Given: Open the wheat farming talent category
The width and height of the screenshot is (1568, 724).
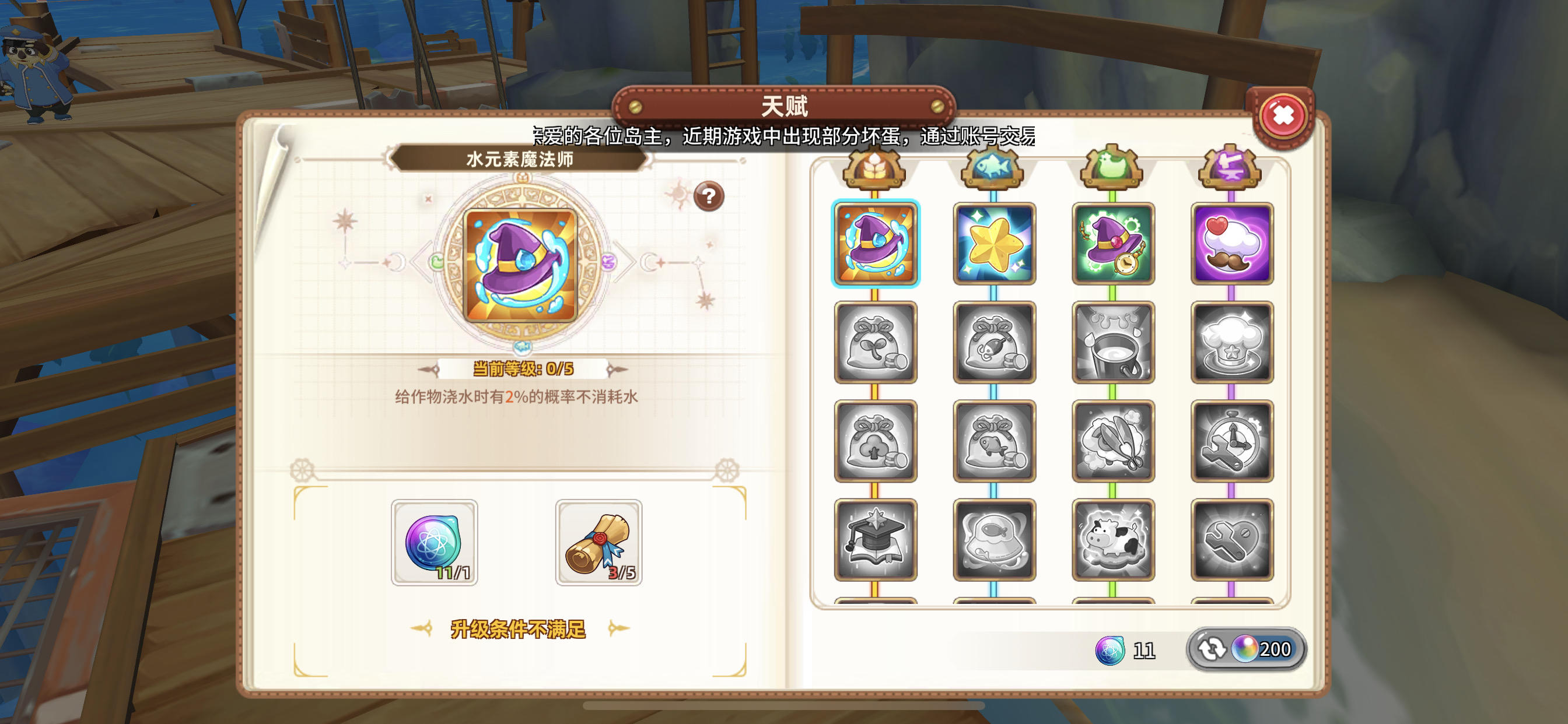Looking at the screenshot, I should (x=874, y=168).
